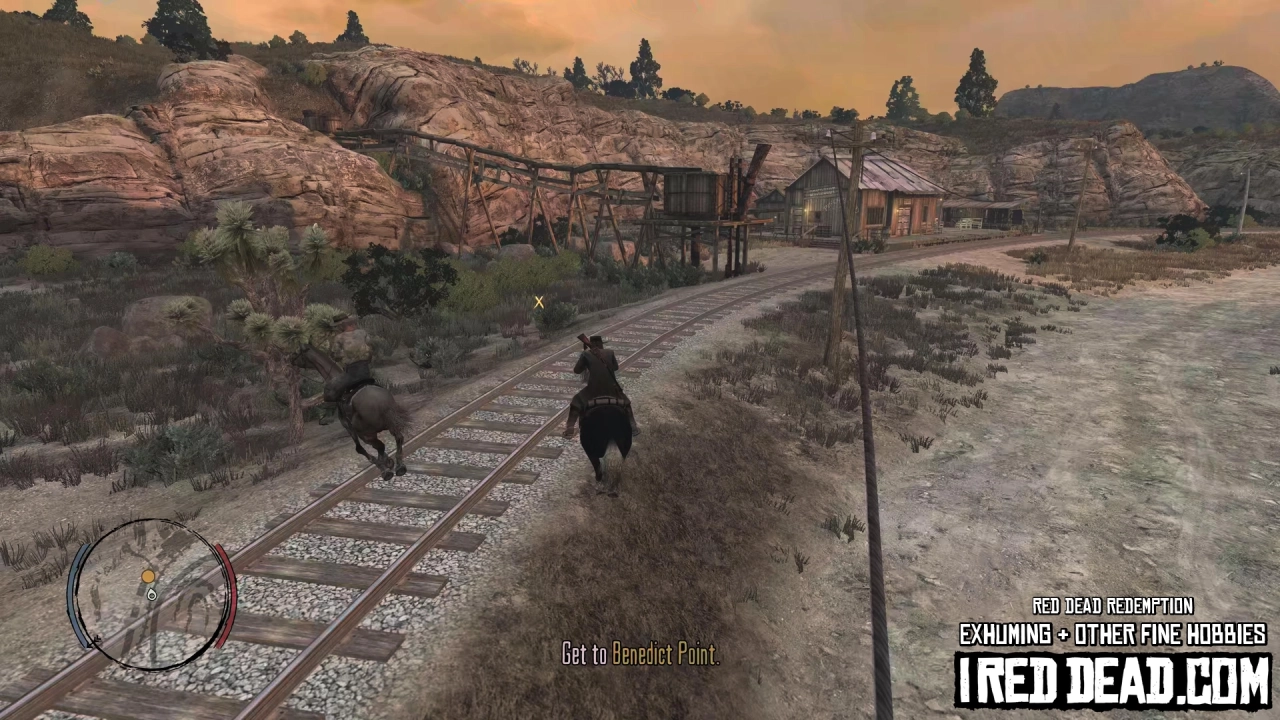
Task: Click the EXHUMING + OTHER FINE HOBBIES label
Action: (1113, 633)
